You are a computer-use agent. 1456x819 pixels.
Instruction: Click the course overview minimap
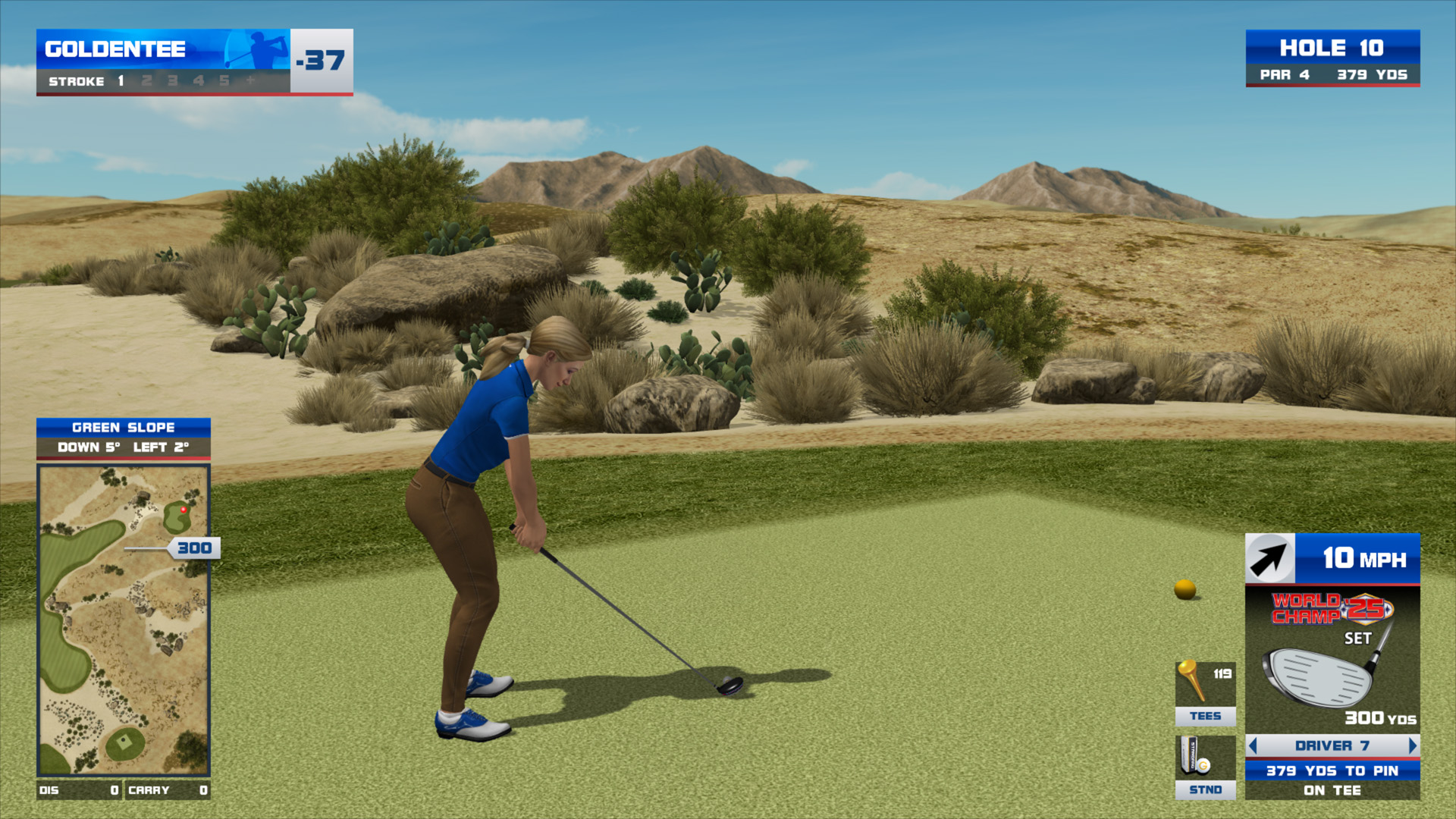(124, 620)
